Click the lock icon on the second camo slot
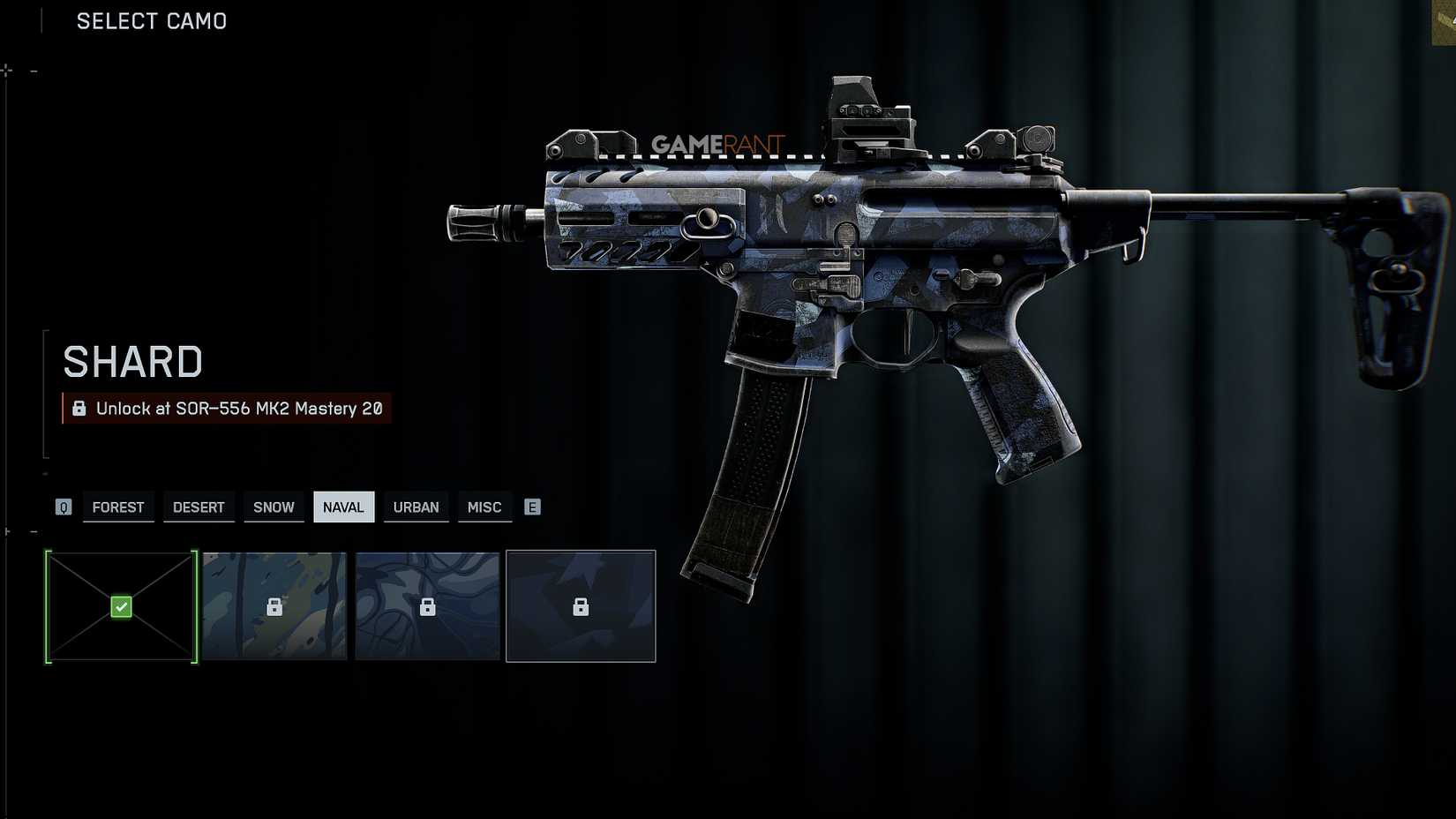1456x819 pixels. click(x=275, y=606)
